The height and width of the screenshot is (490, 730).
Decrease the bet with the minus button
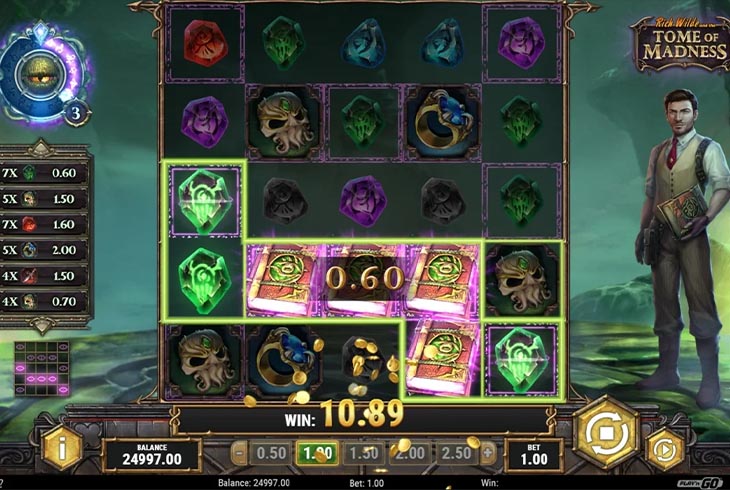point(240,452)
